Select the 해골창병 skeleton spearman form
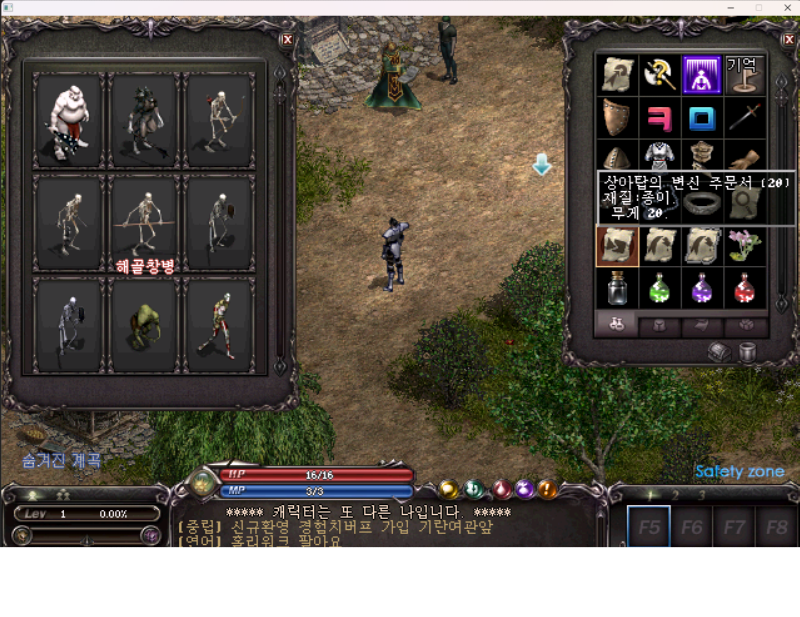Image resolution: width=800 pixels, height=617 pixels. (144, 224)
